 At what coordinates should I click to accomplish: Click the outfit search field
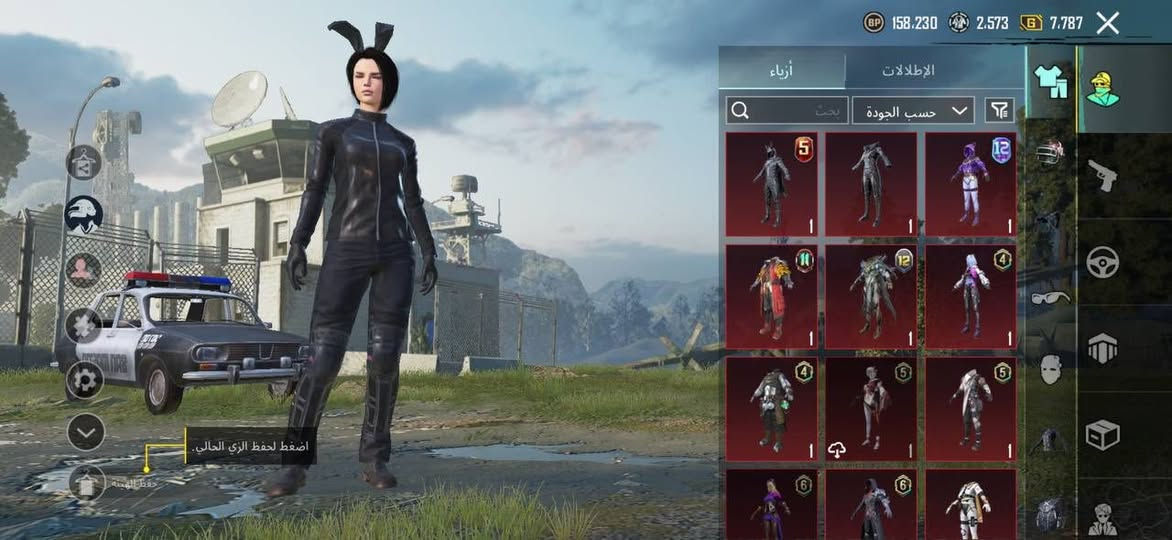(787, 110)
